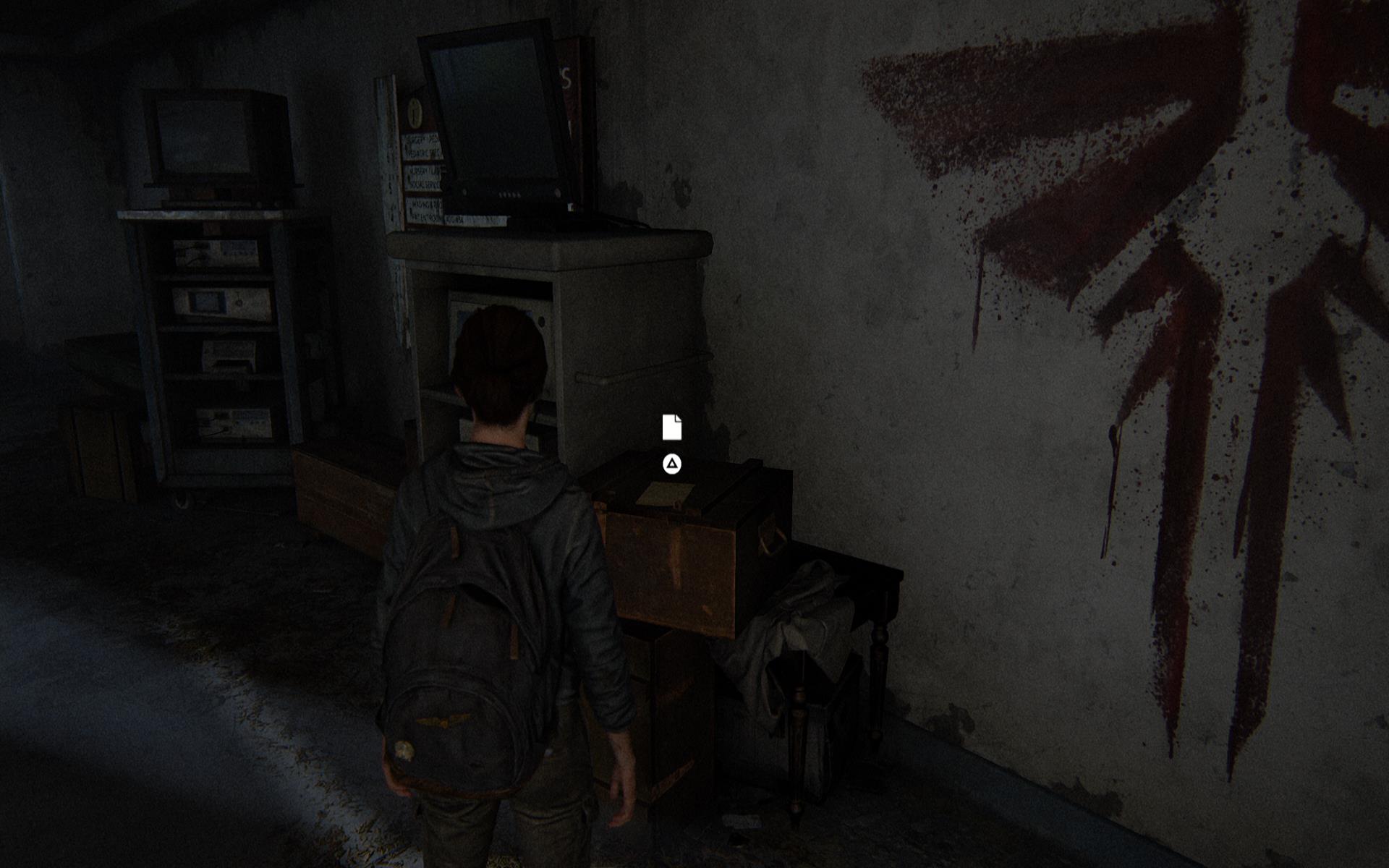Select the document pickup icon

671,427
